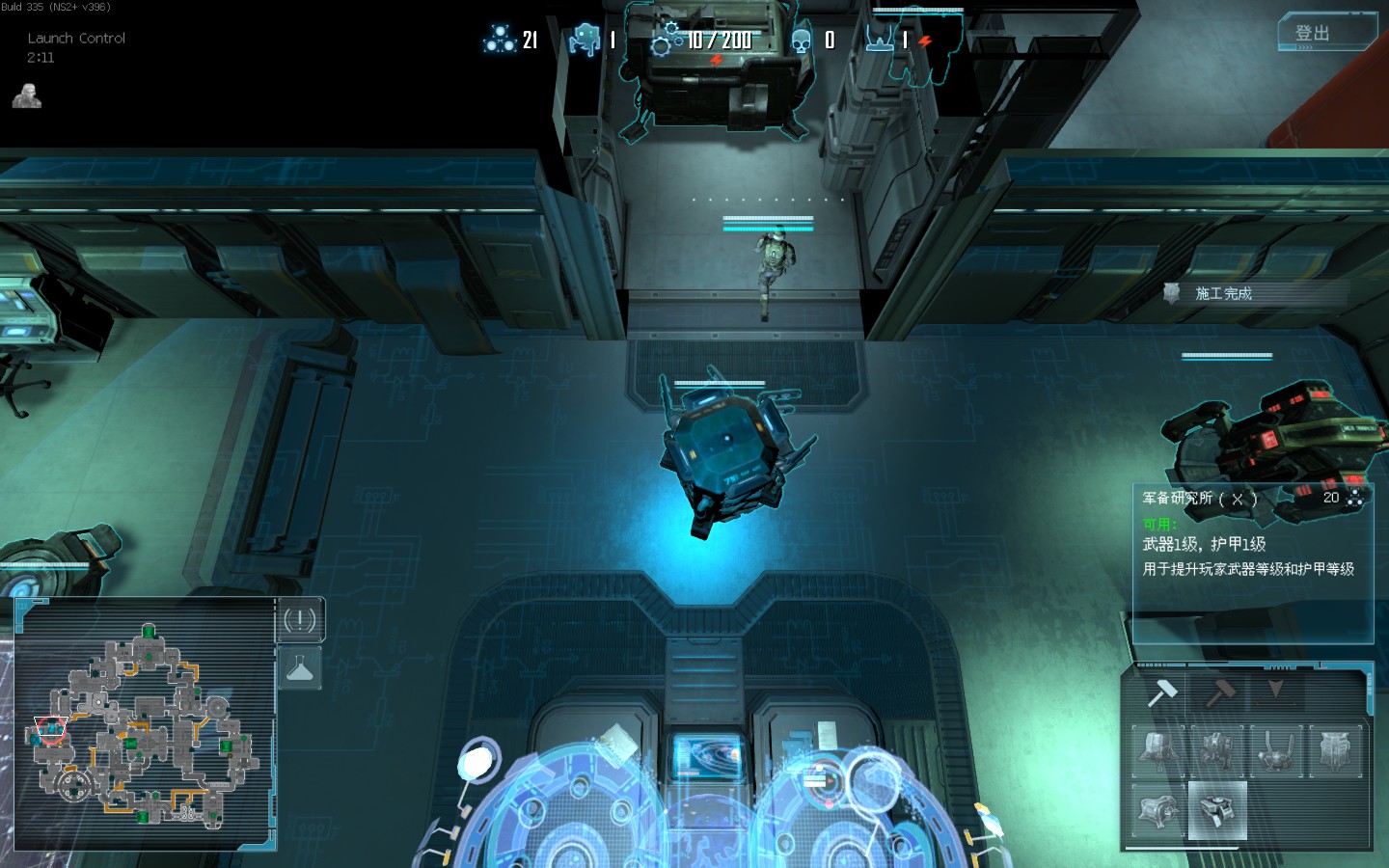This screenshot has height=868, width=1389.
Task: Open the research flask button
Action: (300, 667)
